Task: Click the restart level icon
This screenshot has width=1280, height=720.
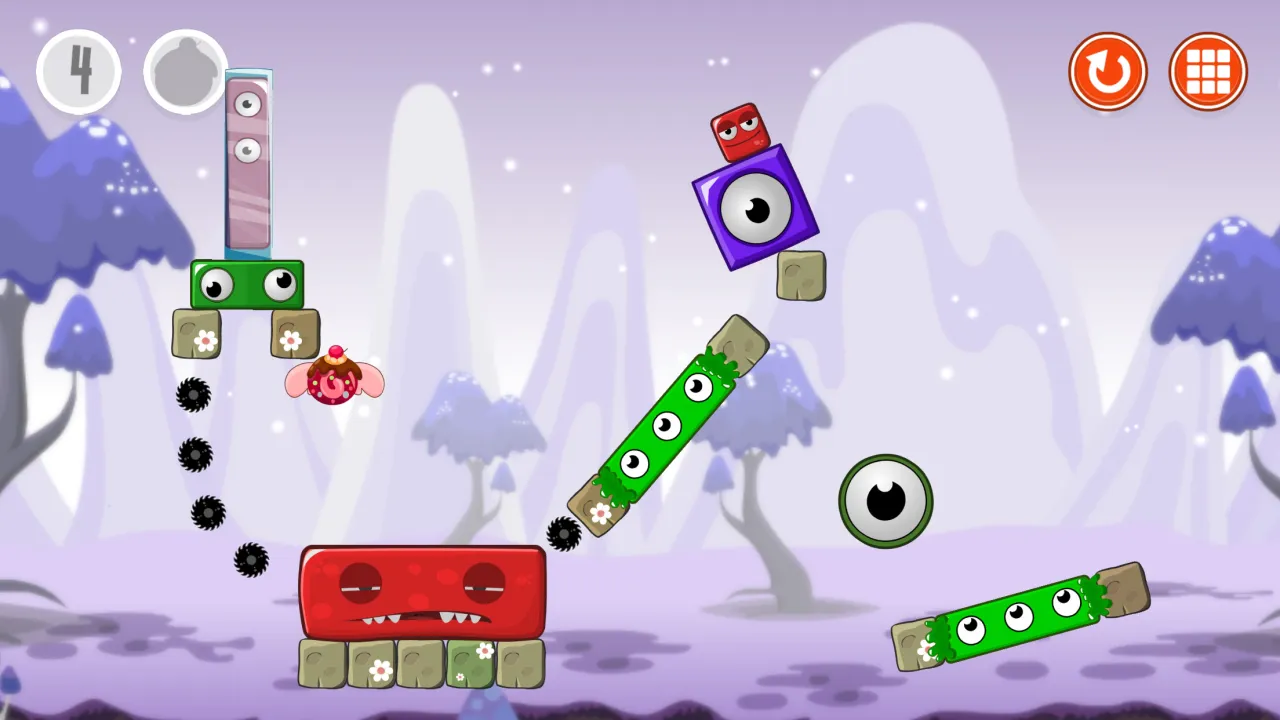Action: point(1108,70)
